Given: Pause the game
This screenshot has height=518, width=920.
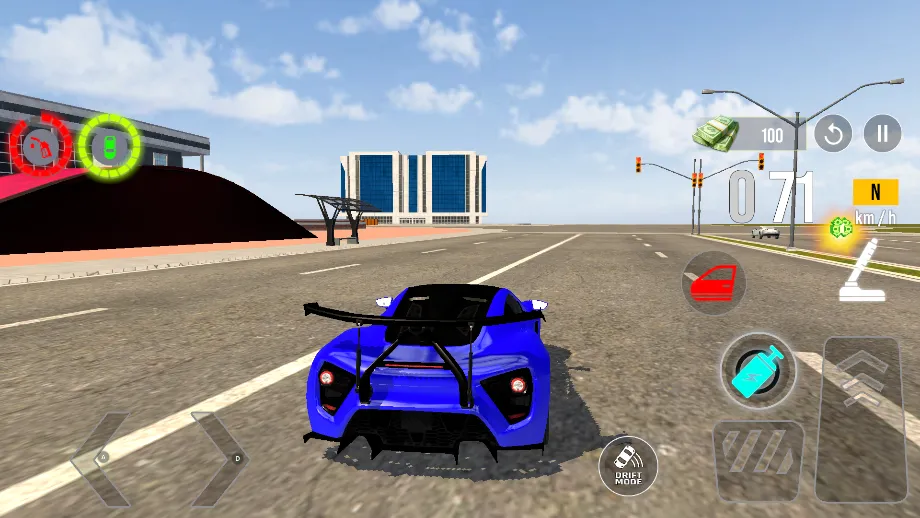Looking at the screenshot, I should coord(882,133).
